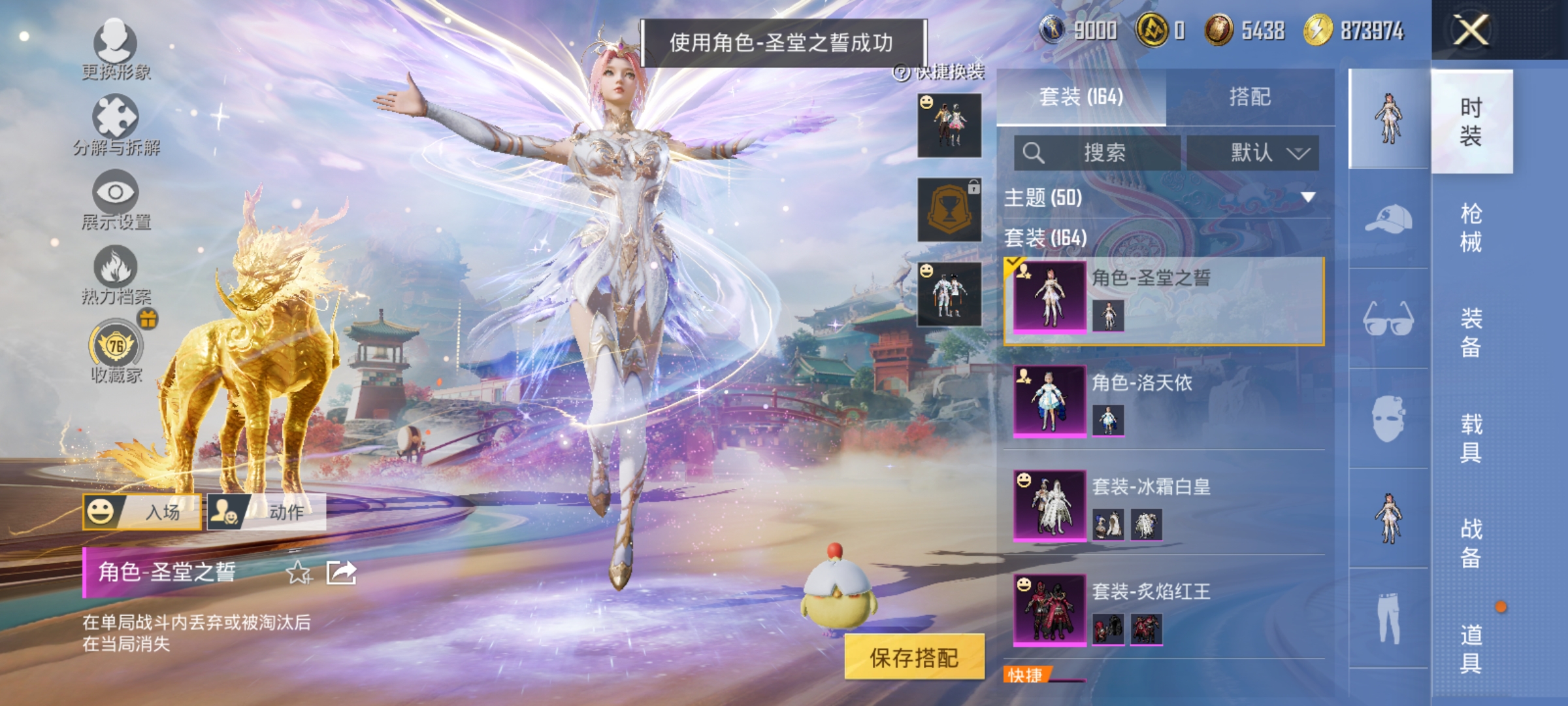This screenshot has height=706, width=1568.
Task: Click the 搜索 search field
Action: (1098, 151)
